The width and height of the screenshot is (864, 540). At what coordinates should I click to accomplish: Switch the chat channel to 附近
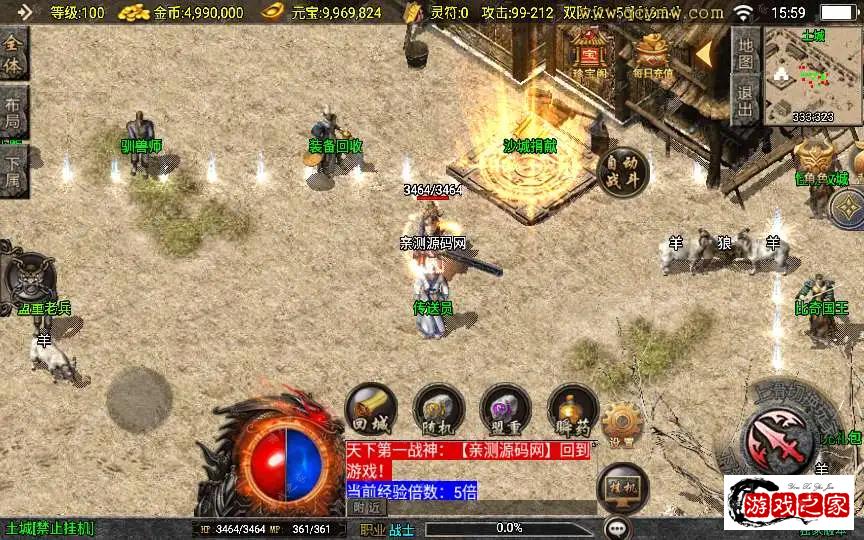367,508
